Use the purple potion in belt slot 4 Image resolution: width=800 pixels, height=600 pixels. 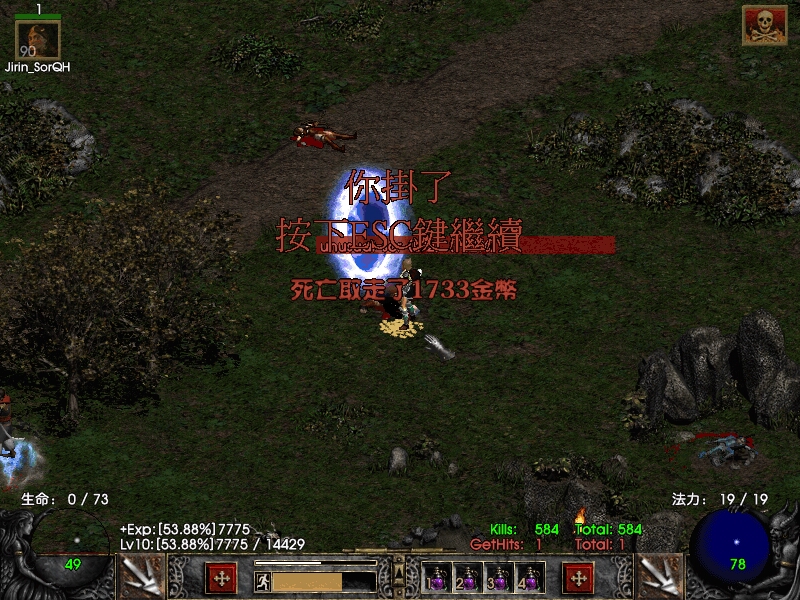click(530, 579)
